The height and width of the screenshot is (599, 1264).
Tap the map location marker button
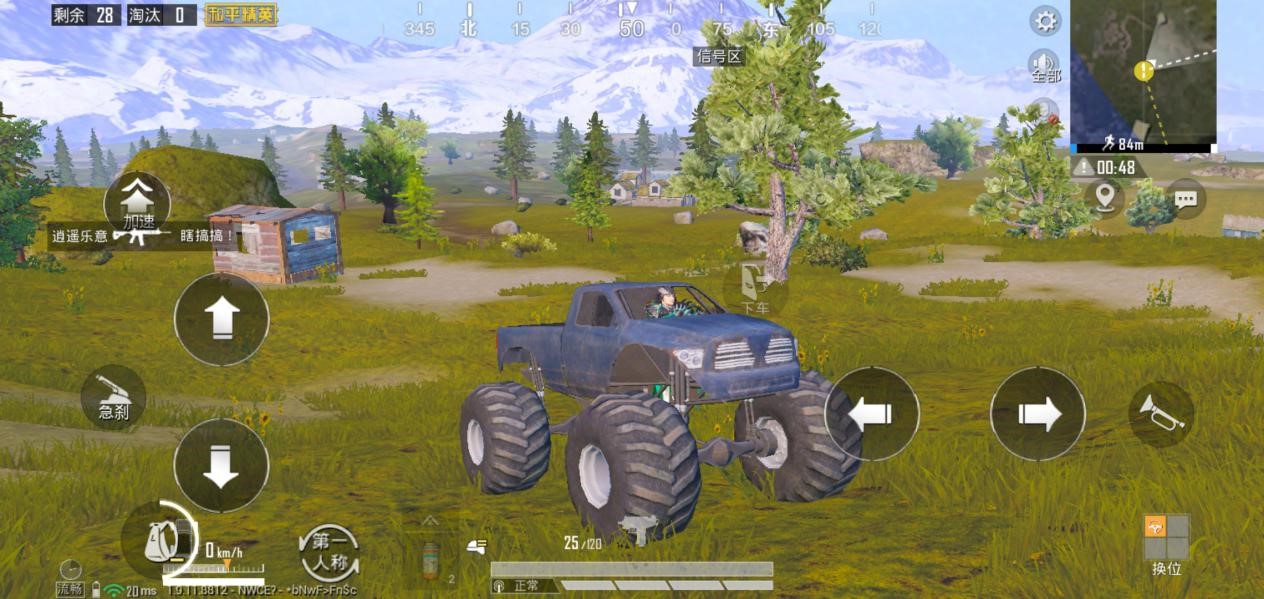[x=1104, y=196]
